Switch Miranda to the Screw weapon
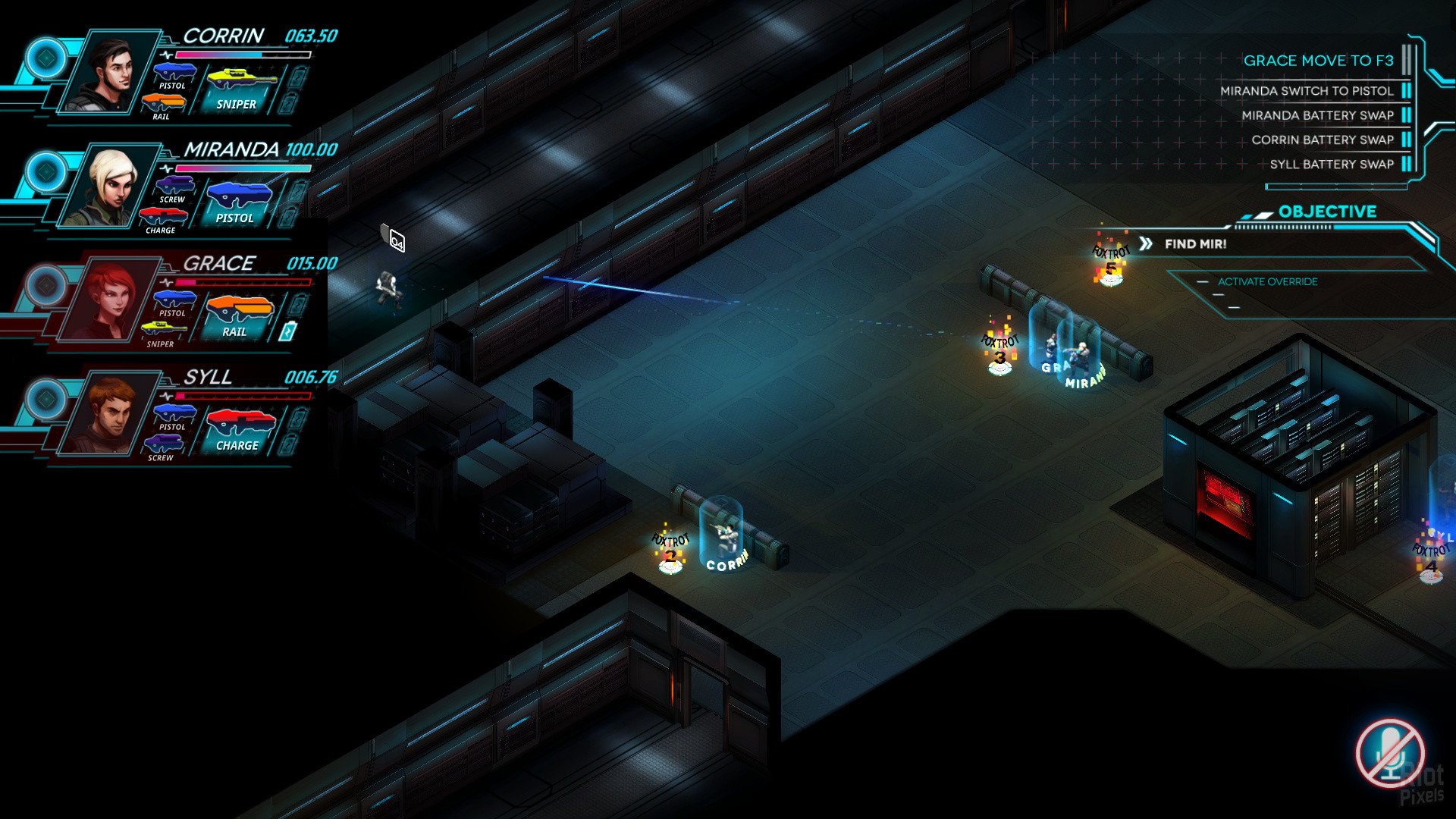Image resolution: width=1456 pixels, height=819 pixels. pyautogui.click(x=174, y=190)
